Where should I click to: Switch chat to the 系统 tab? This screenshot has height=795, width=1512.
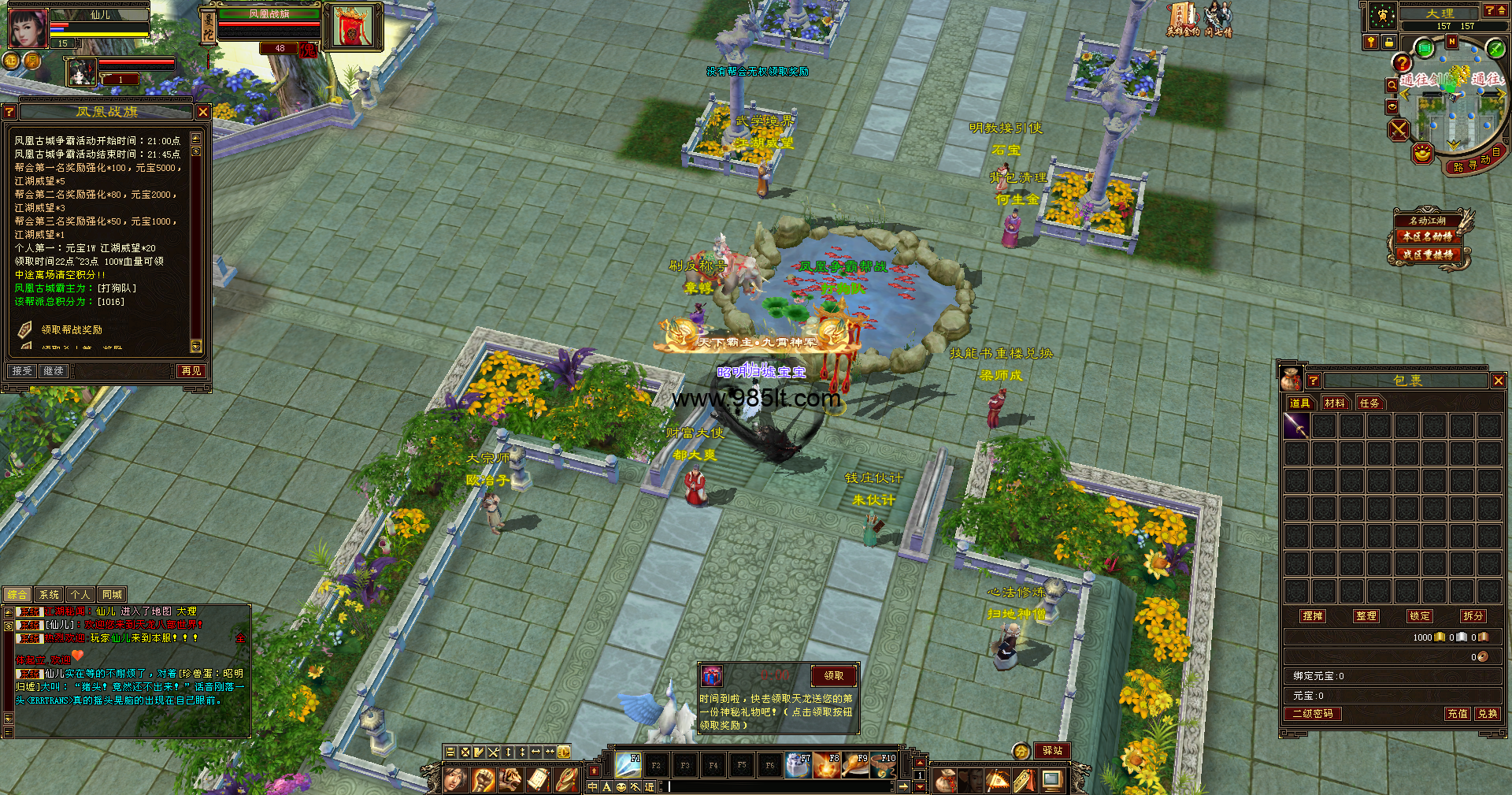(49, 595)
